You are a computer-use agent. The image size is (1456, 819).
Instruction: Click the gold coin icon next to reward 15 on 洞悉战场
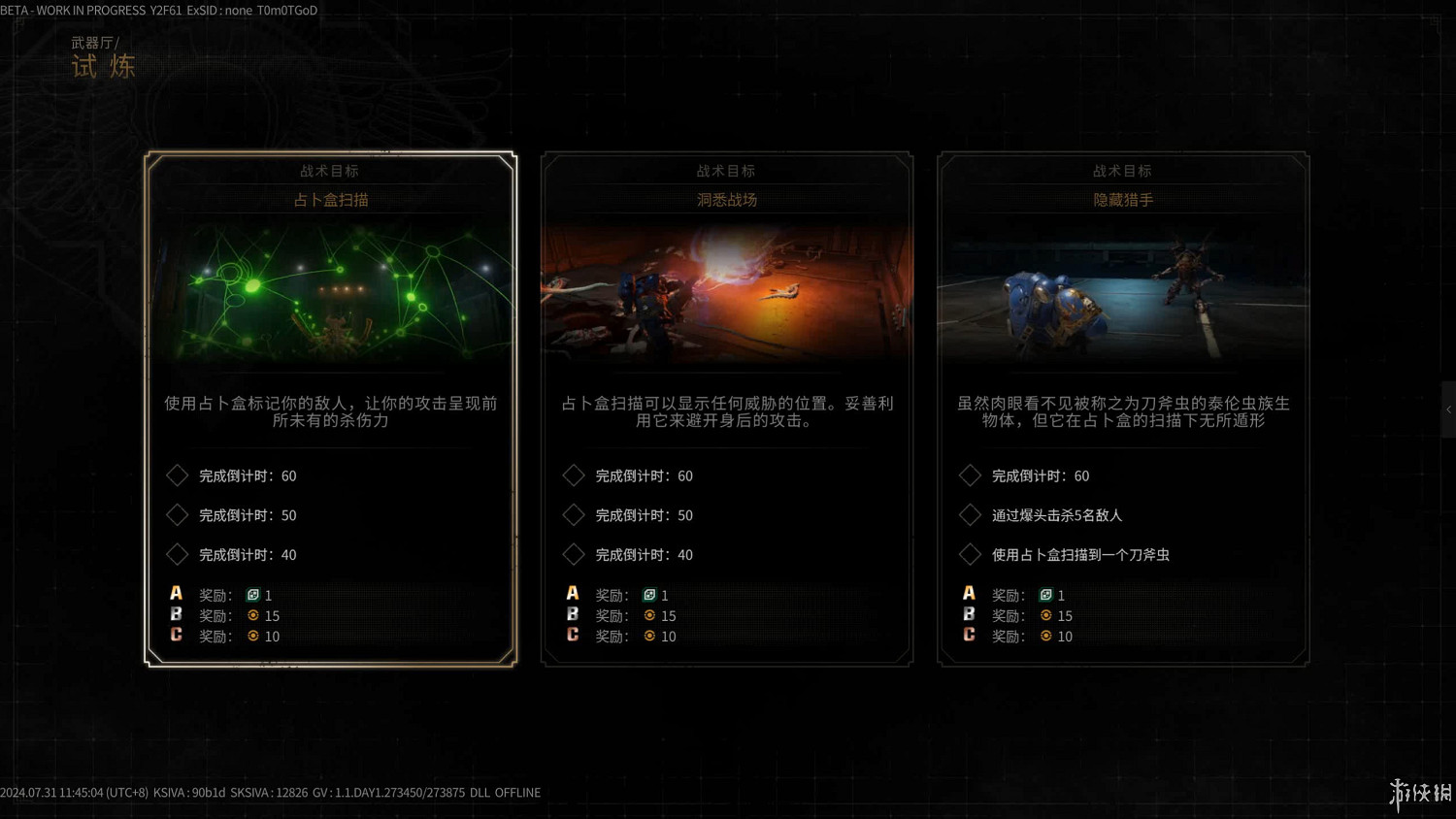click(649, 615)
